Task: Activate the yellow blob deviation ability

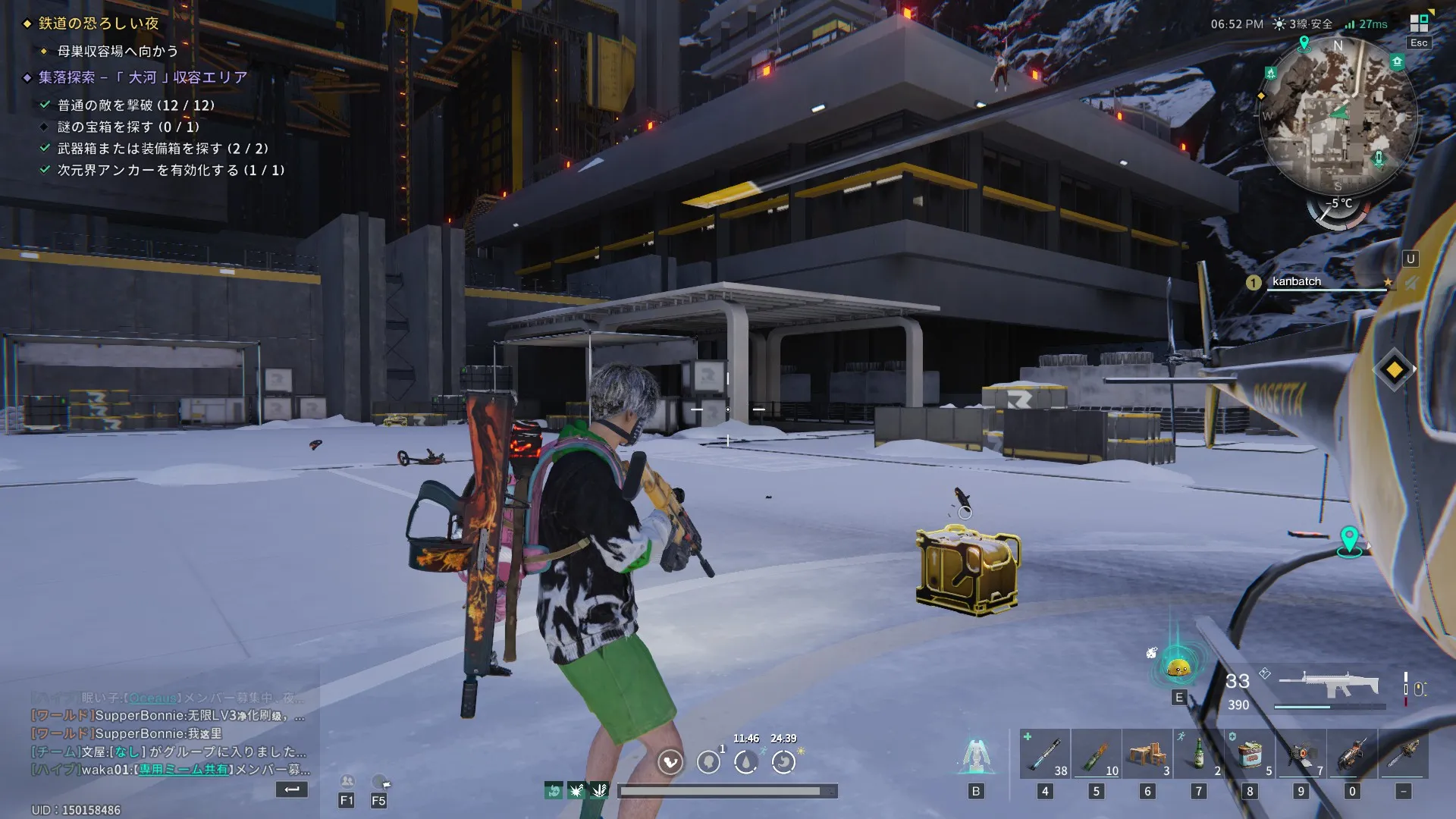Action: [x=1178, y=667]
